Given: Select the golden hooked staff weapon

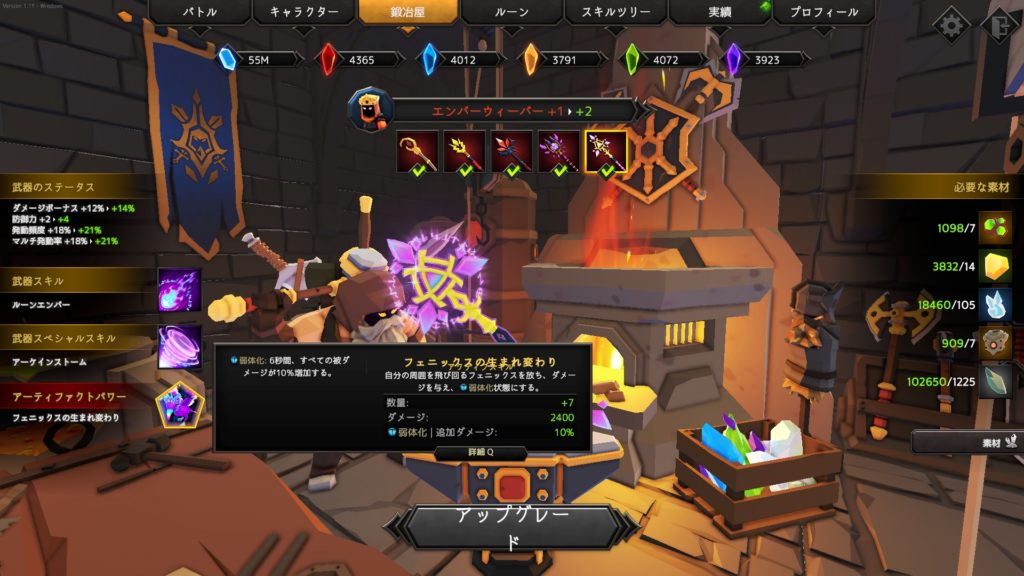Looking at the screenshot, I should point(417,150).
